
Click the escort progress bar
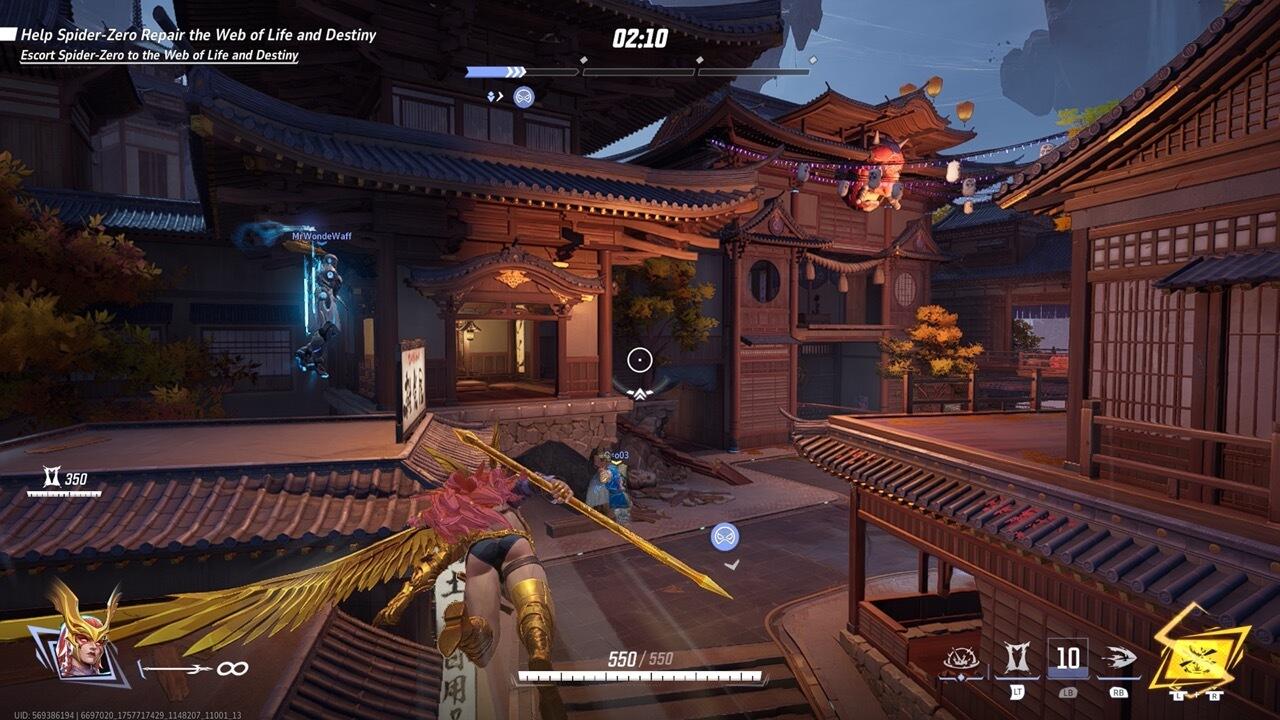pos(637,72)
